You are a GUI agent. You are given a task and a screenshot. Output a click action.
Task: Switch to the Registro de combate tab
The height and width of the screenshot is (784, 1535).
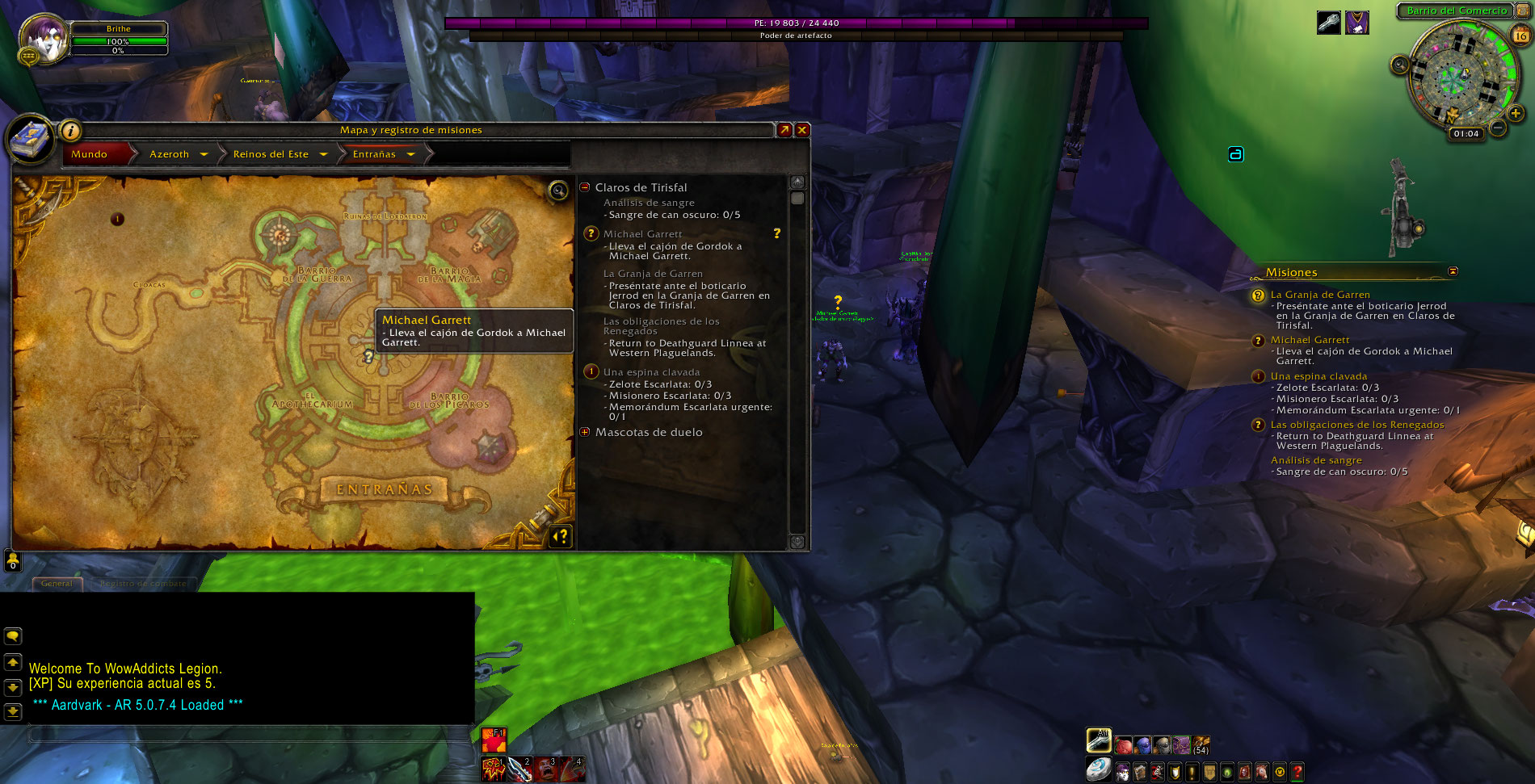[143, 584]
